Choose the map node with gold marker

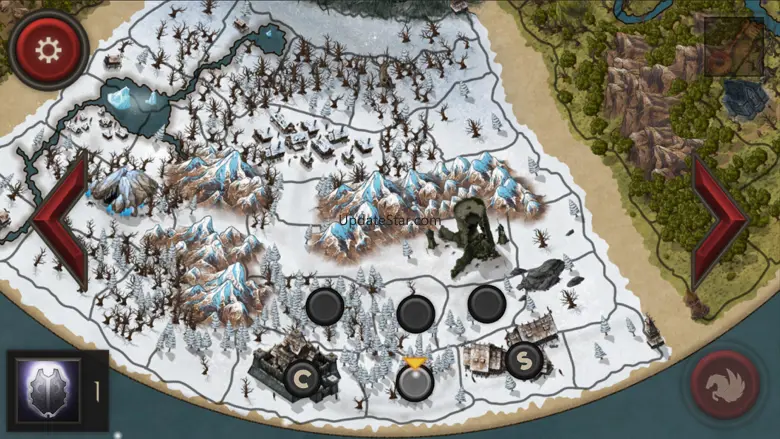point(413,380)
